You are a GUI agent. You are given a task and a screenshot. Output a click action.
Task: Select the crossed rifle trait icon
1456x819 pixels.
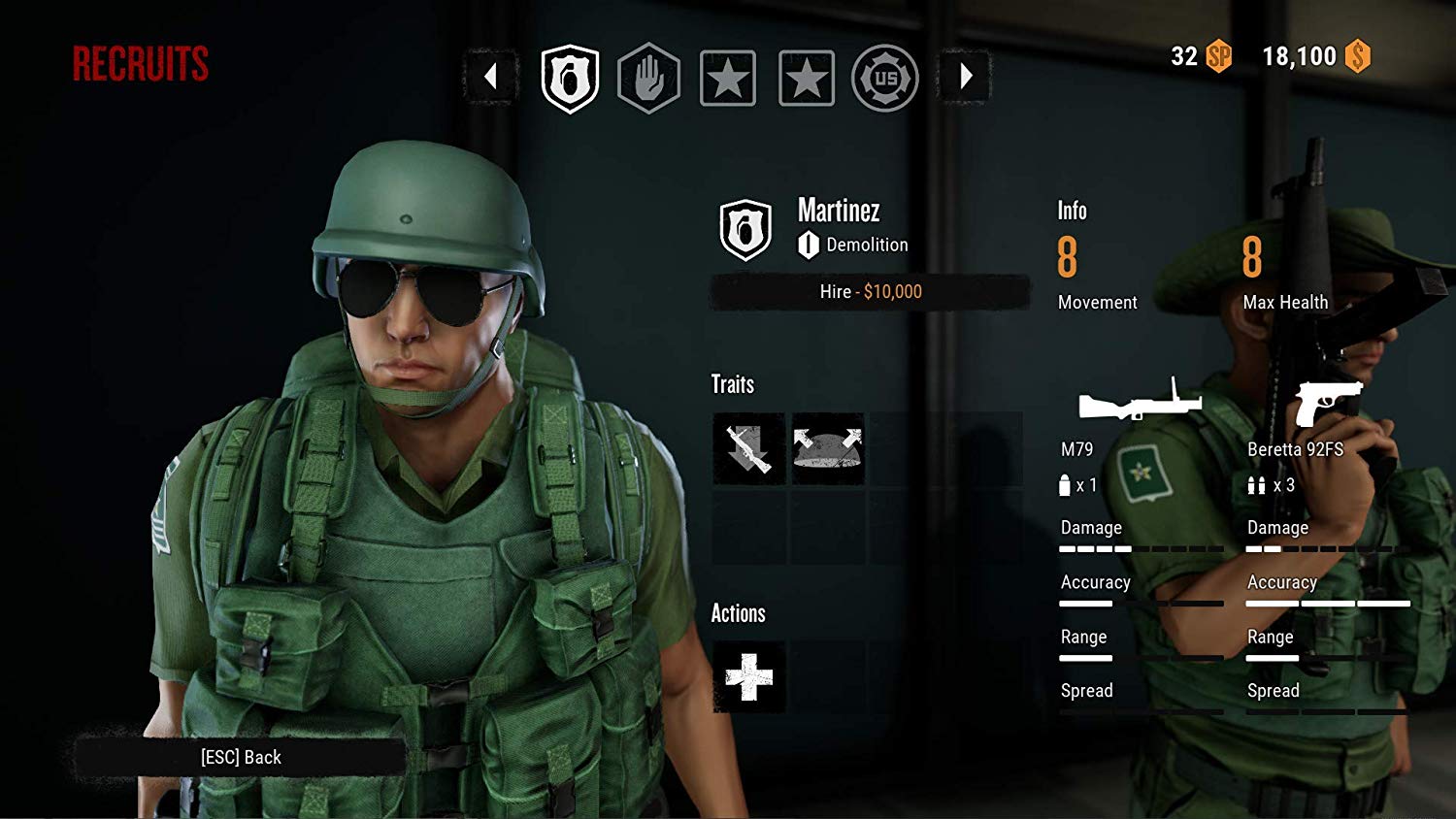747,448
